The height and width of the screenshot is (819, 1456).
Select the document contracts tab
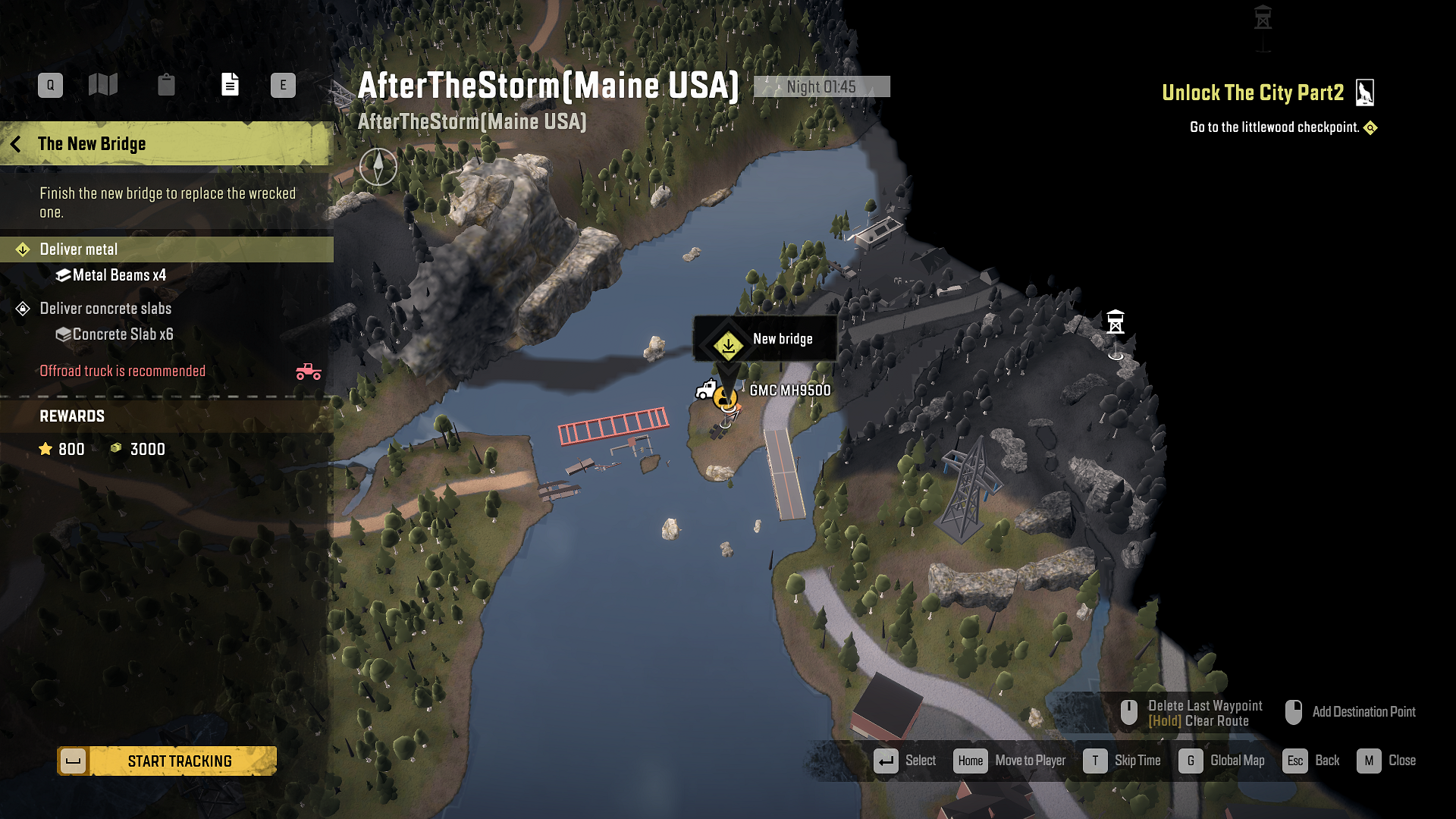coord(230,85)
